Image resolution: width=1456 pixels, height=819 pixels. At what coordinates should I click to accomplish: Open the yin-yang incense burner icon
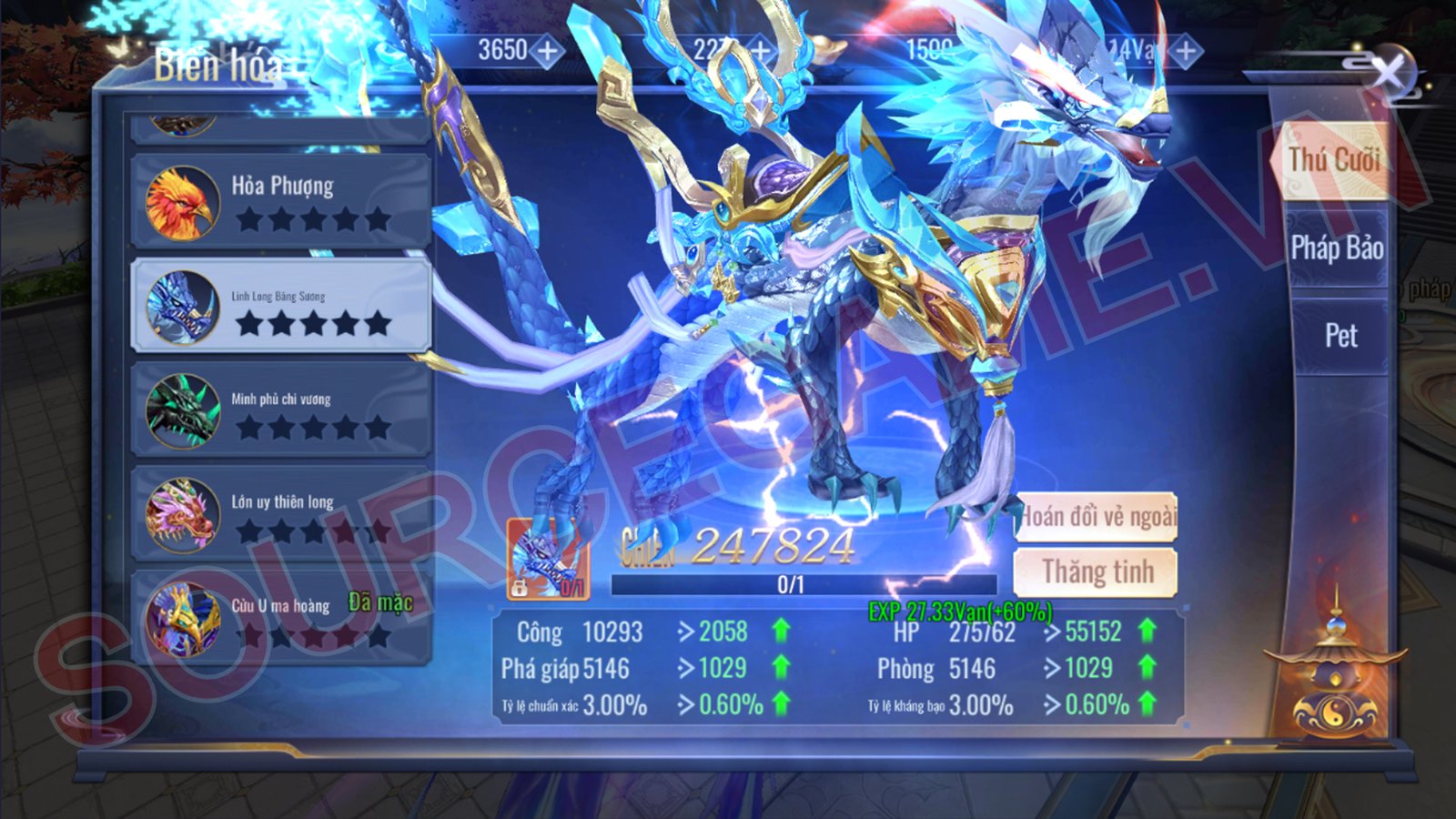[1335, 678]
